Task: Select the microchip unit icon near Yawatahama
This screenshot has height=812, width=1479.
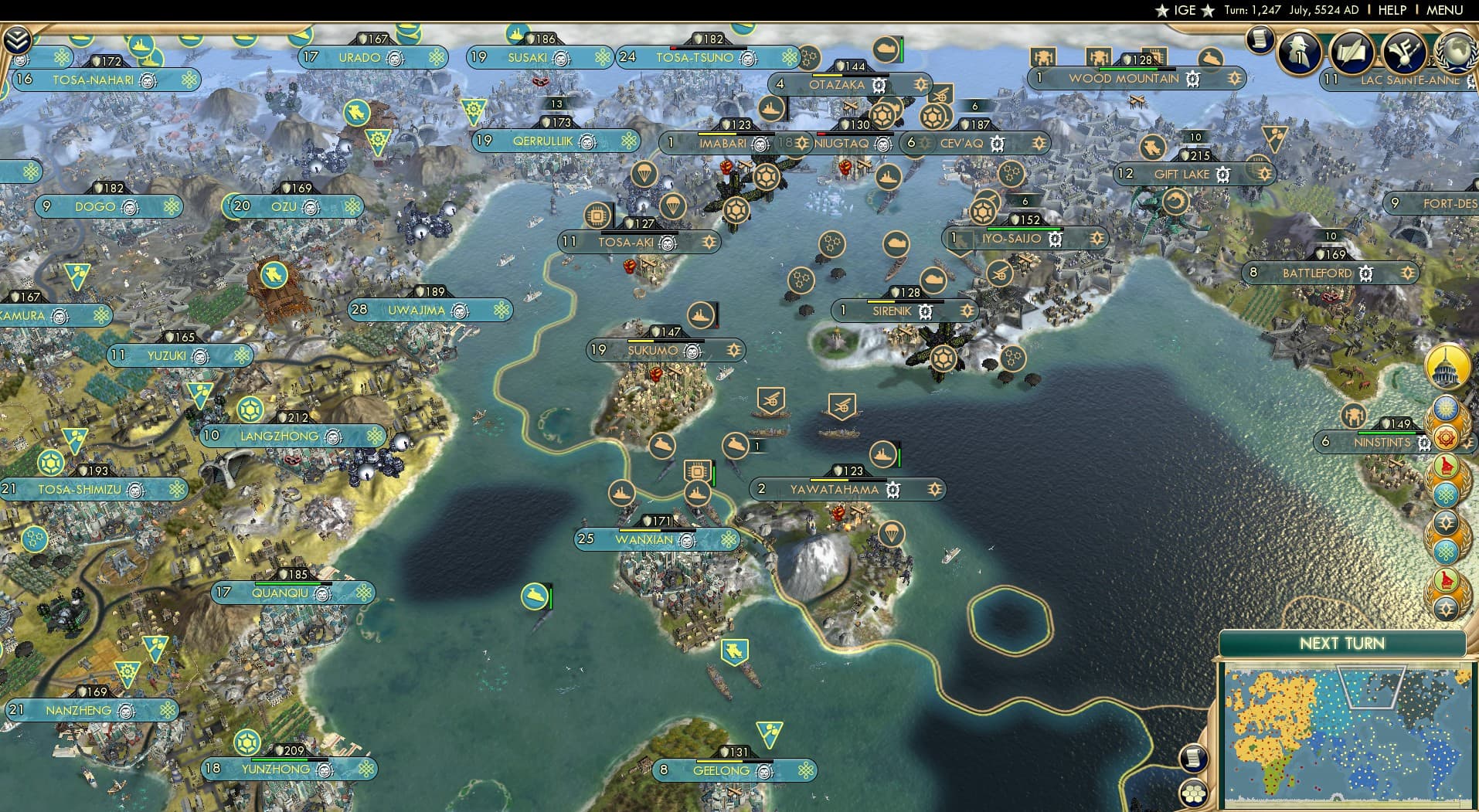Action: [698, 470]
